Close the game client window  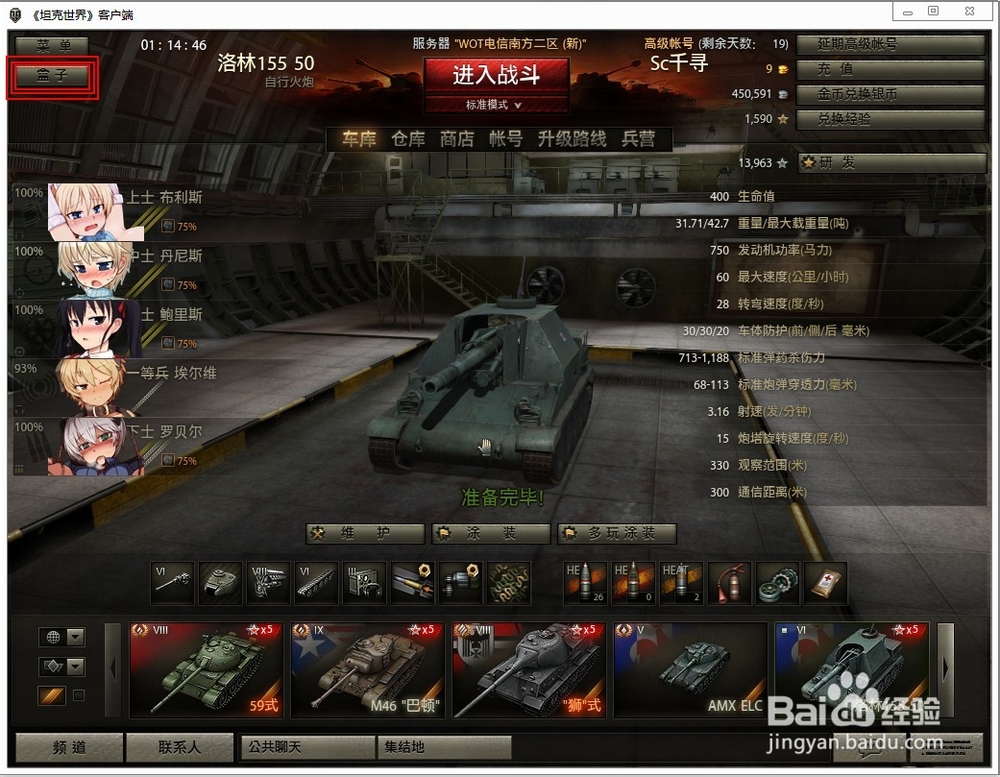pos(968,11)
